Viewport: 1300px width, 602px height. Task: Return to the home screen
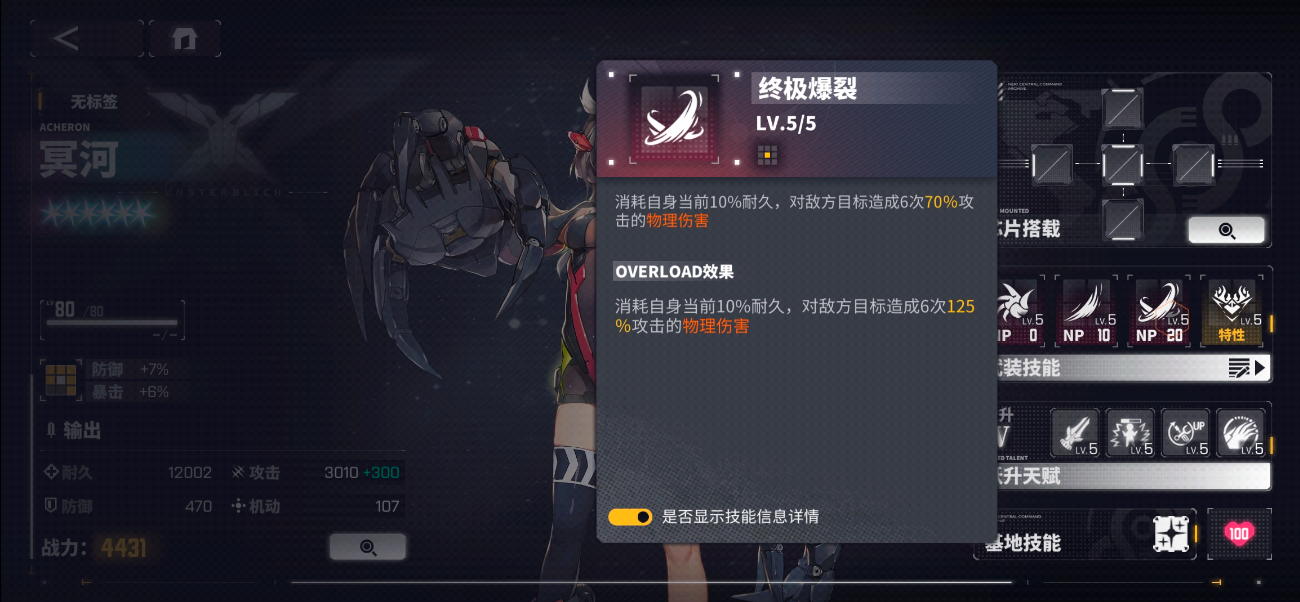pyautogui.click(x=184, y=39)
